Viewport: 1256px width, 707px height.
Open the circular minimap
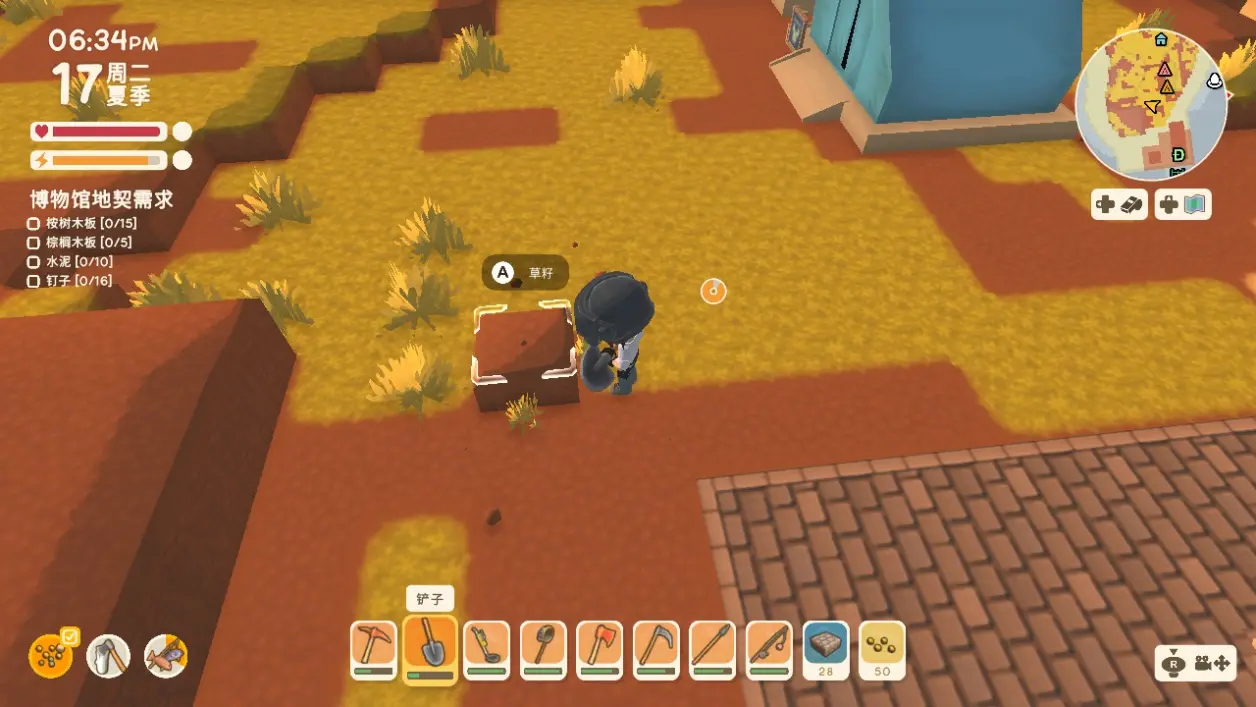(1151, 104)
